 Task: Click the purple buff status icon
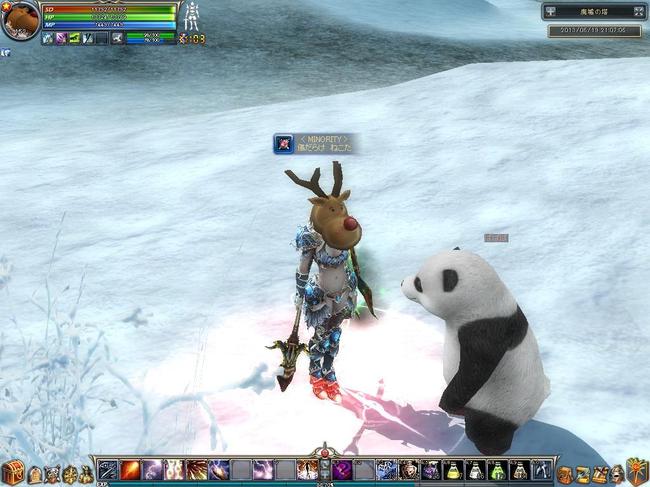click(62, 38)
